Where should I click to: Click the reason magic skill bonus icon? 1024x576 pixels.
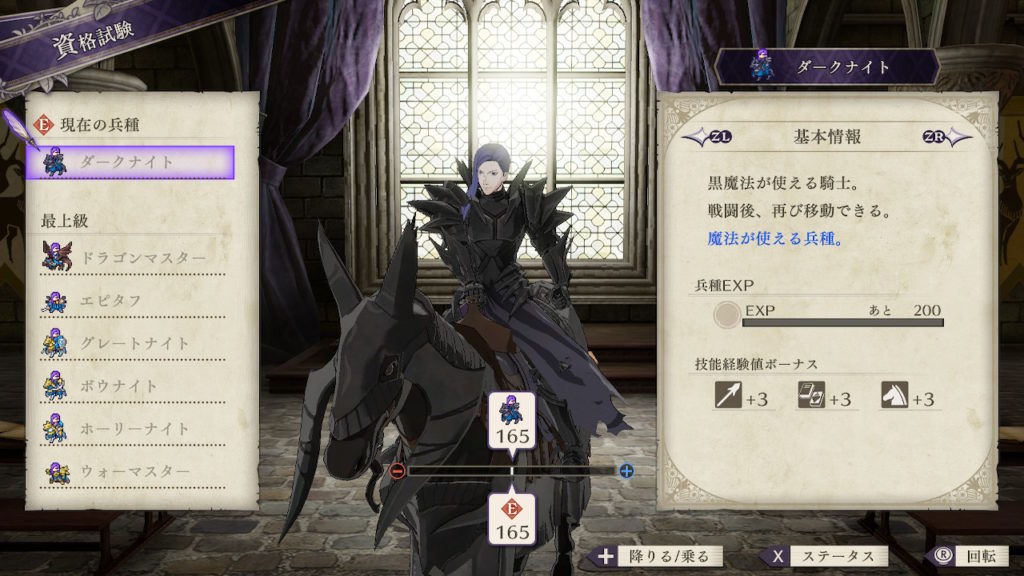click(811, 396)
